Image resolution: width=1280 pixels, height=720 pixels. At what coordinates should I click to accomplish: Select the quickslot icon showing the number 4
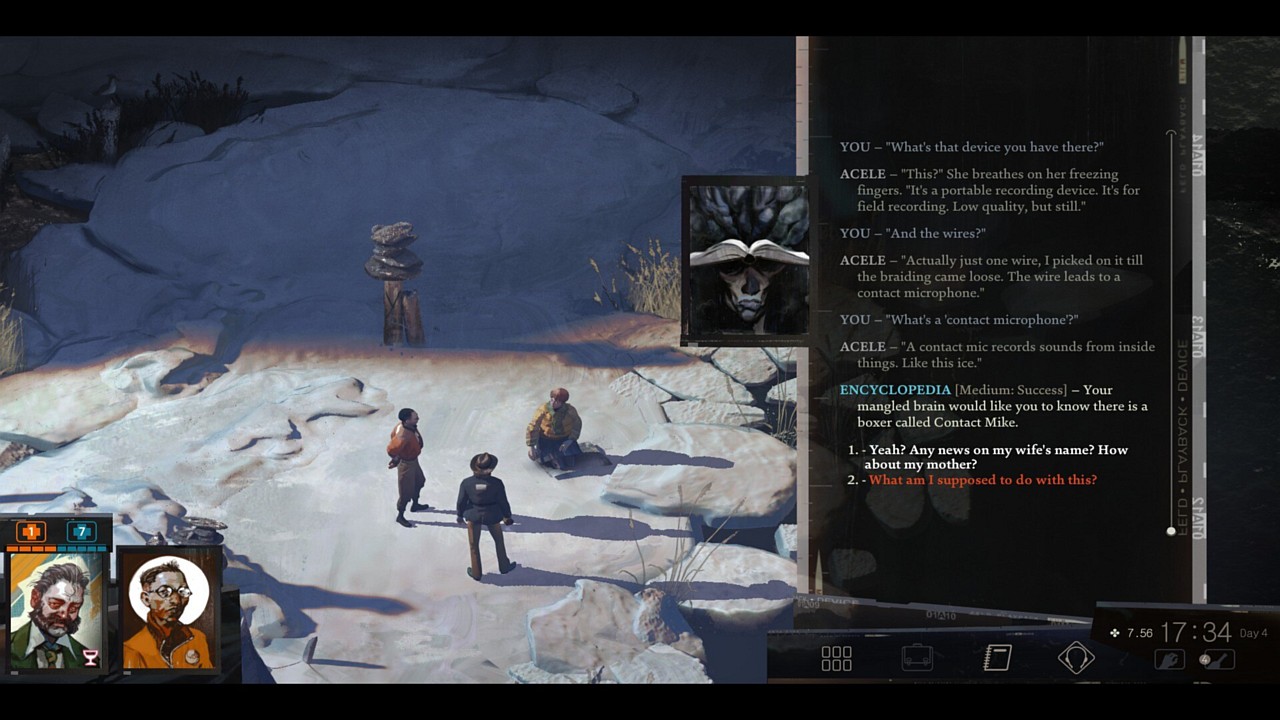(x=1220, y=660)
